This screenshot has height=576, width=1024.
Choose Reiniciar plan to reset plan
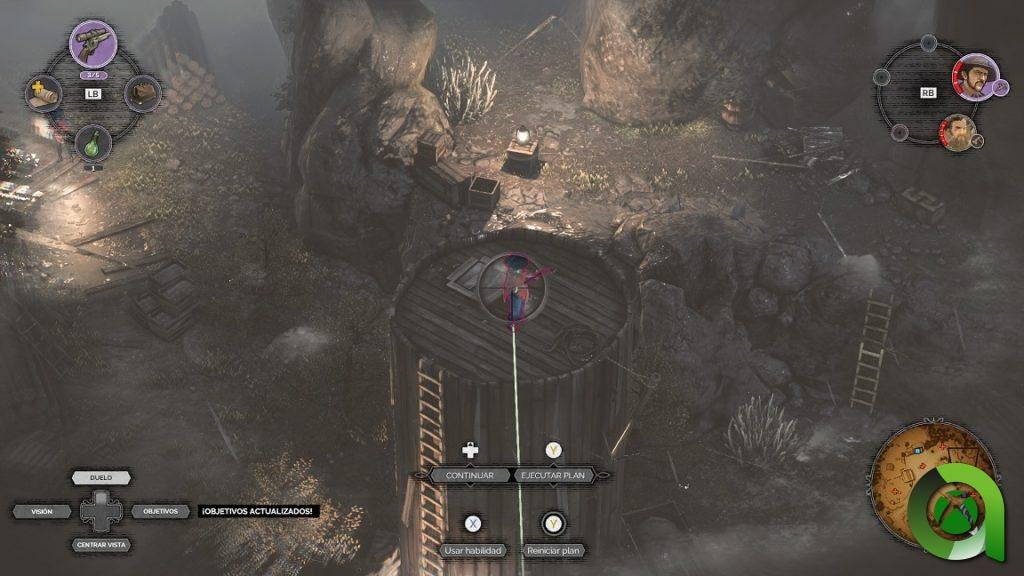point(552,551)
